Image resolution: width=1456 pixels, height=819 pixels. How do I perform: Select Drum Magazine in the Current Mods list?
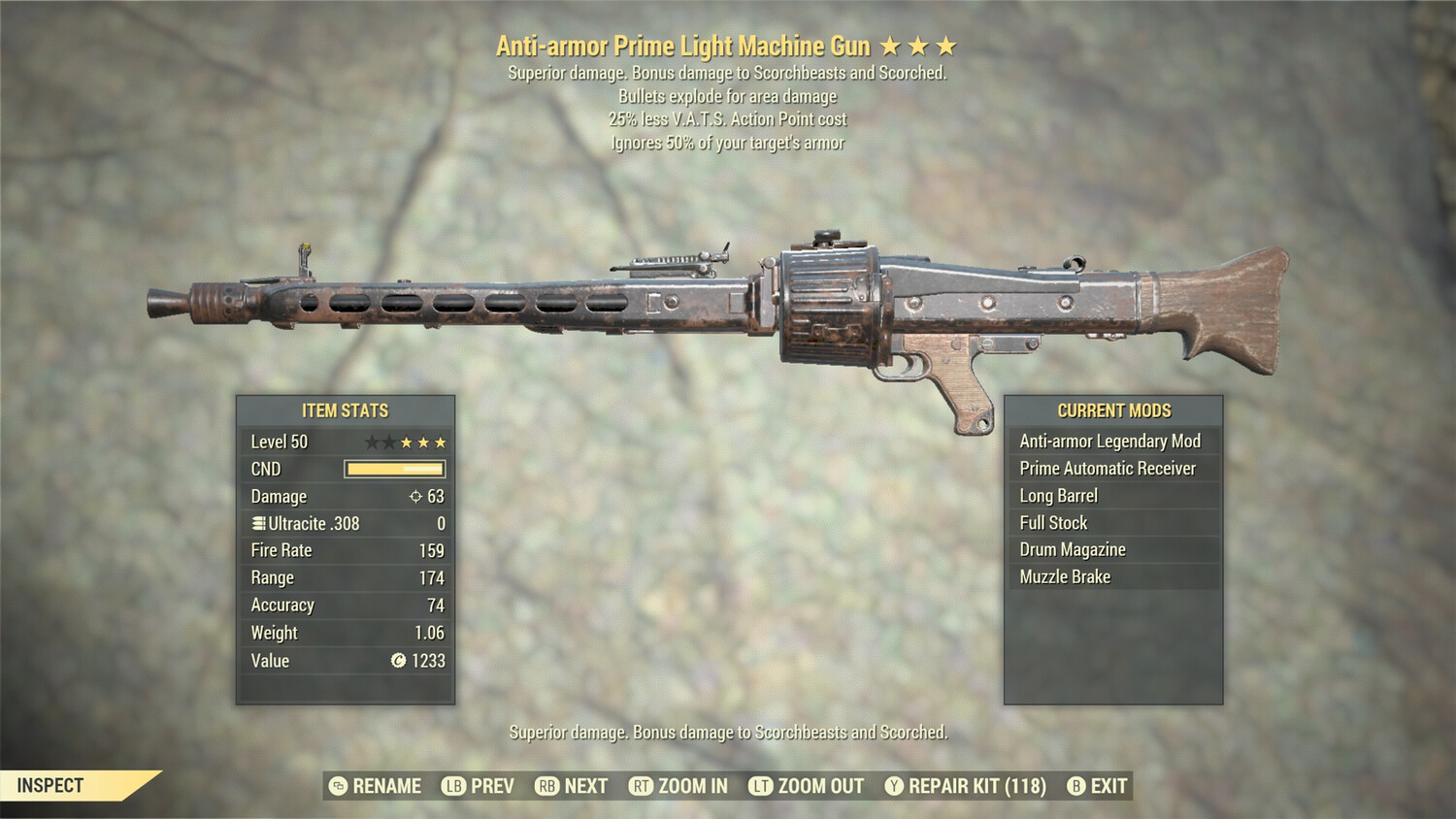1072,549
